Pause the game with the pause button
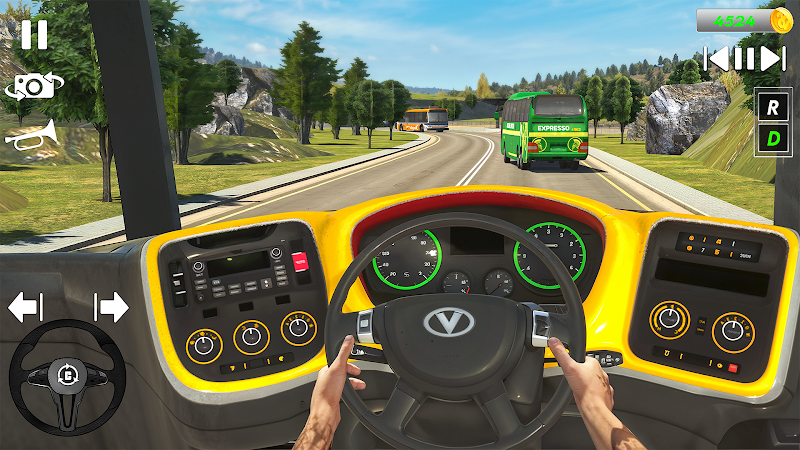 pyautogui.click(x=33, y=35)
